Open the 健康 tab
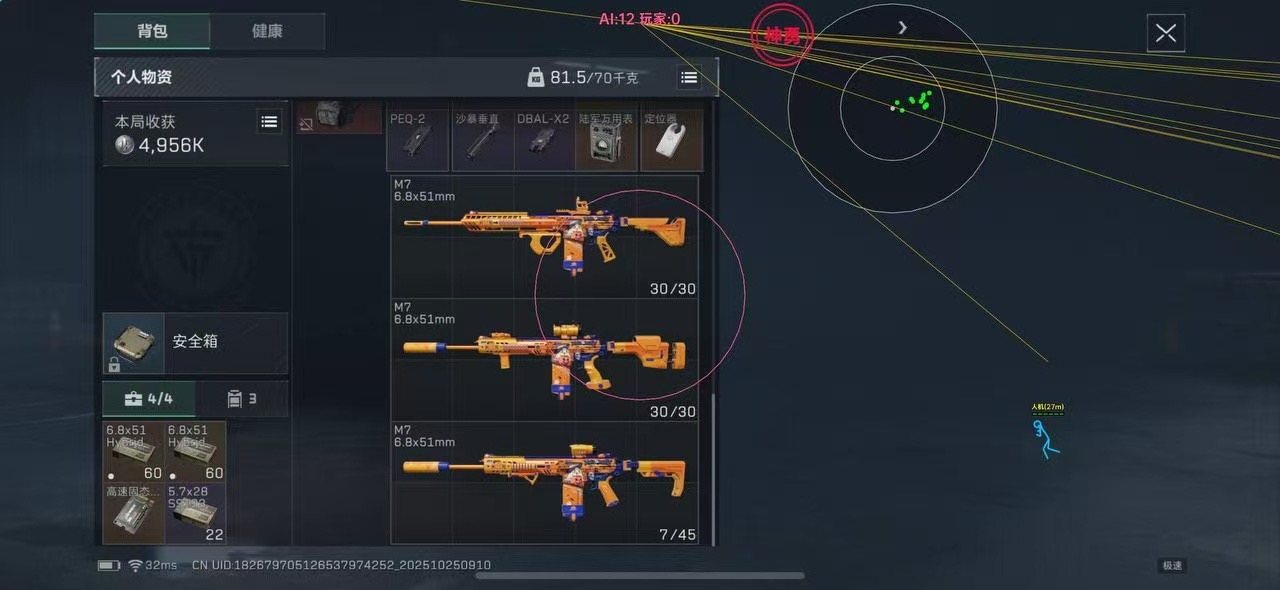This screenshot has width=1280, height=590. coord(267,31)
